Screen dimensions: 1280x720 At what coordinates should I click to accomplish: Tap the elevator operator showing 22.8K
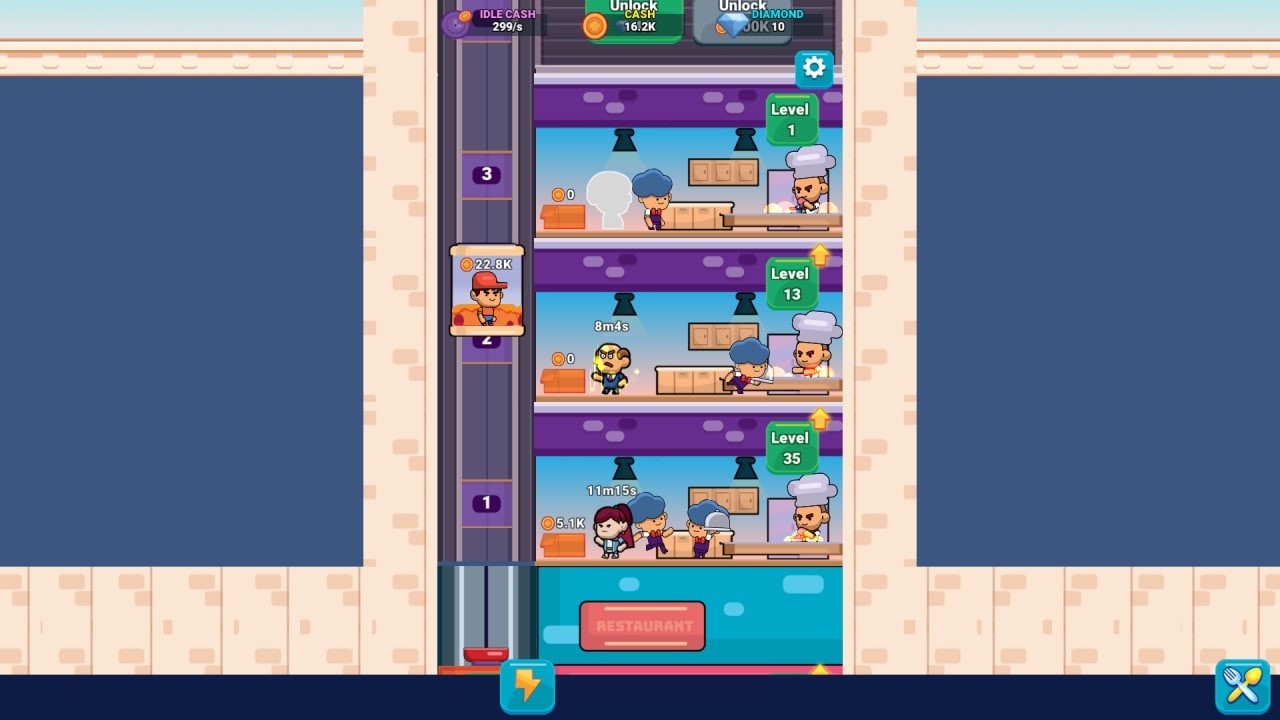(486, 292)
